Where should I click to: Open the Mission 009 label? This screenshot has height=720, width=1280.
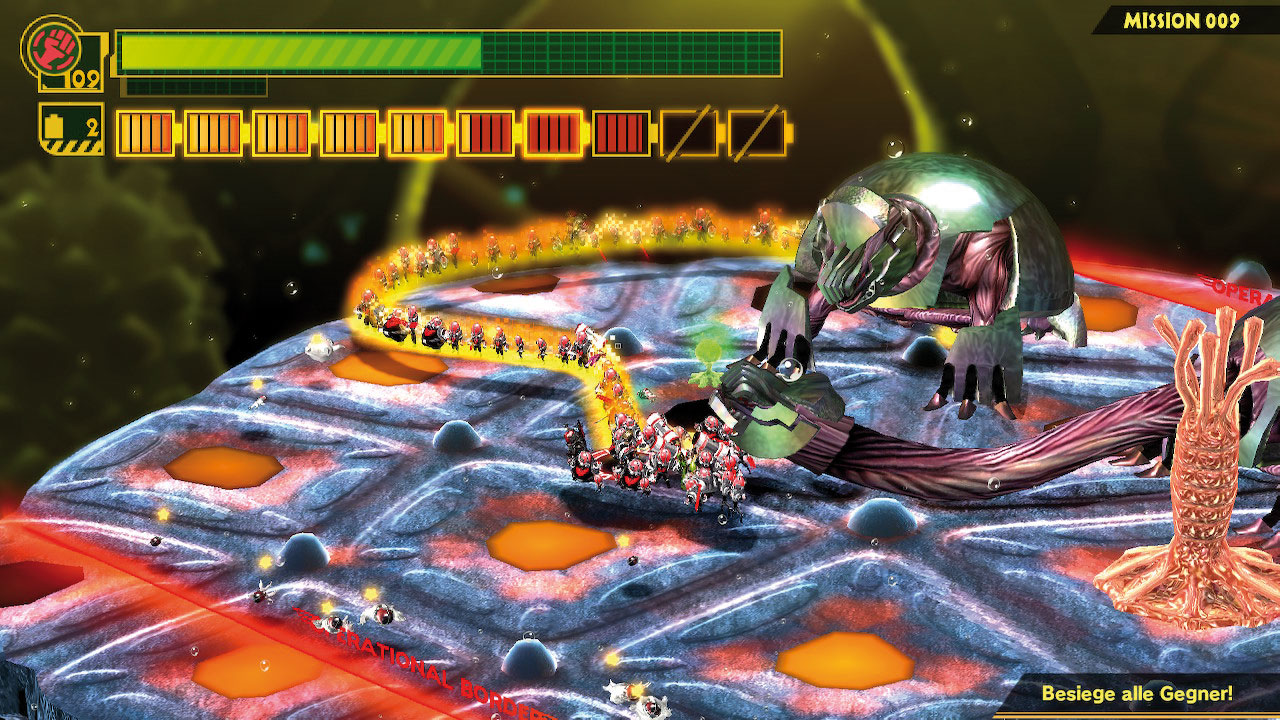1181,20
